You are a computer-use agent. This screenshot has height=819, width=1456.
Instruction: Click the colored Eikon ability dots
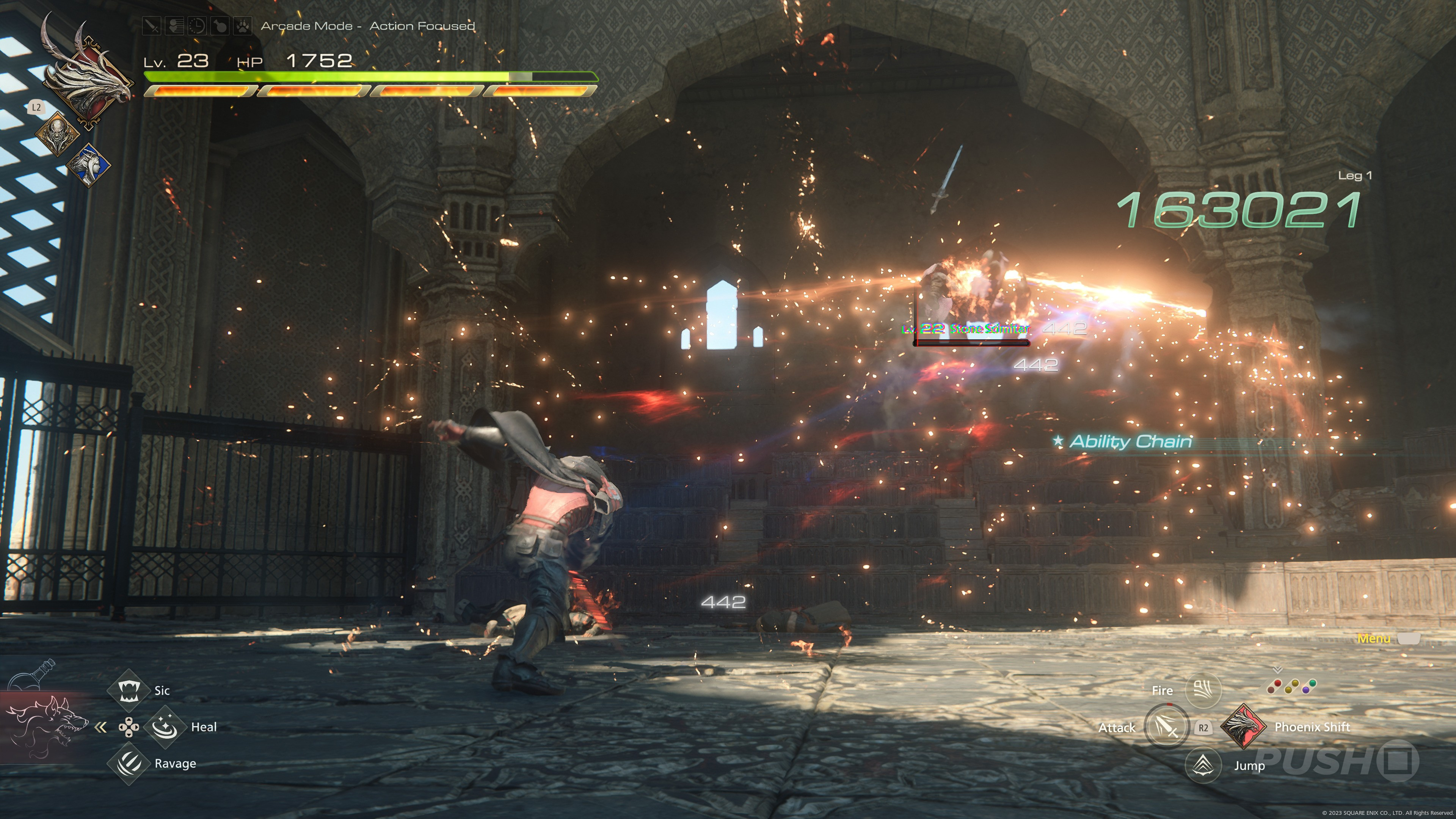pyautogui.click(x=1291, y=686)
